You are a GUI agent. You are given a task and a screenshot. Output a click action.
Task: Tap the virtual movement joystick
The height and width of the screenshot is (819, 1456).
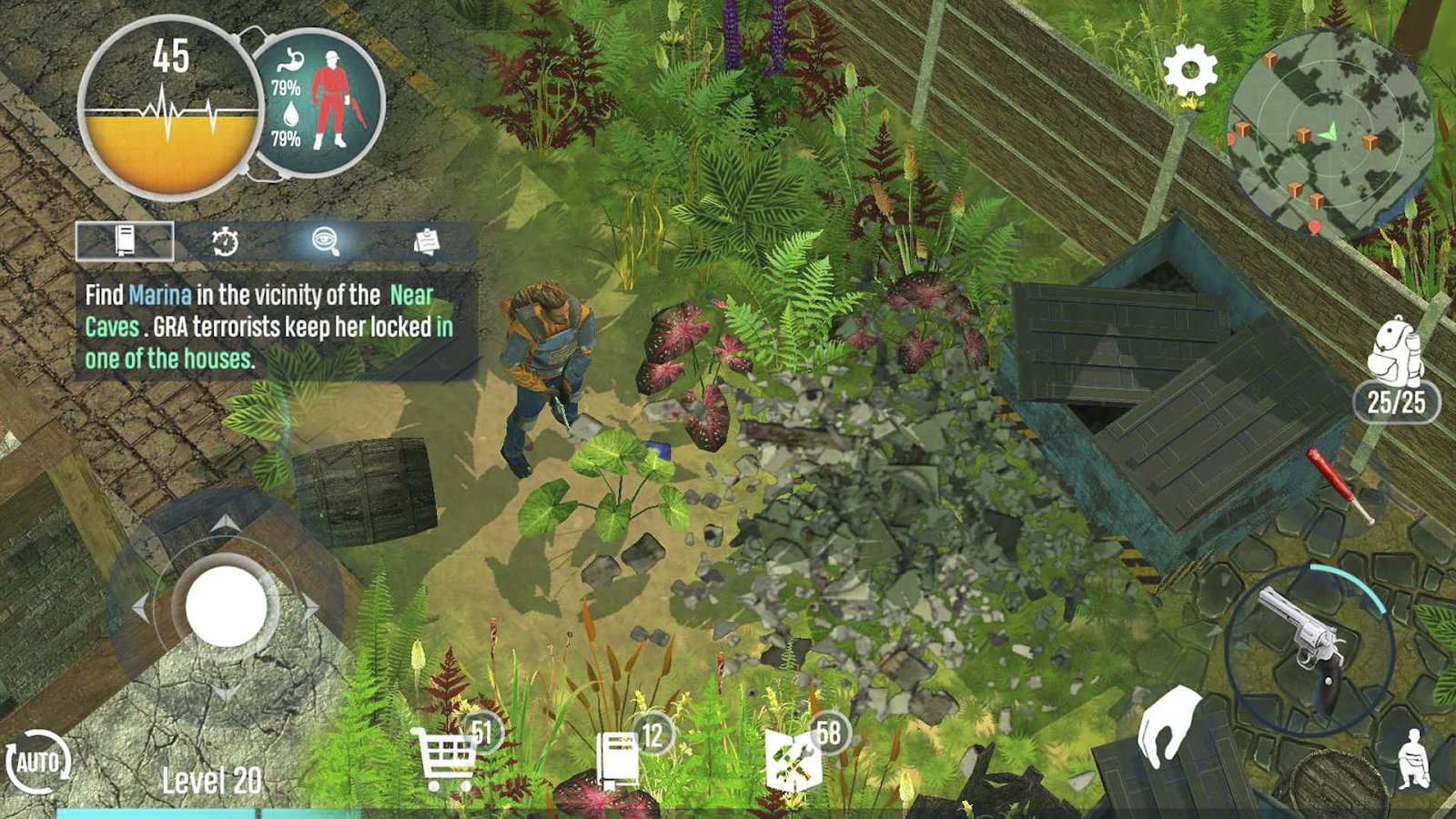[x=226, y=606]
